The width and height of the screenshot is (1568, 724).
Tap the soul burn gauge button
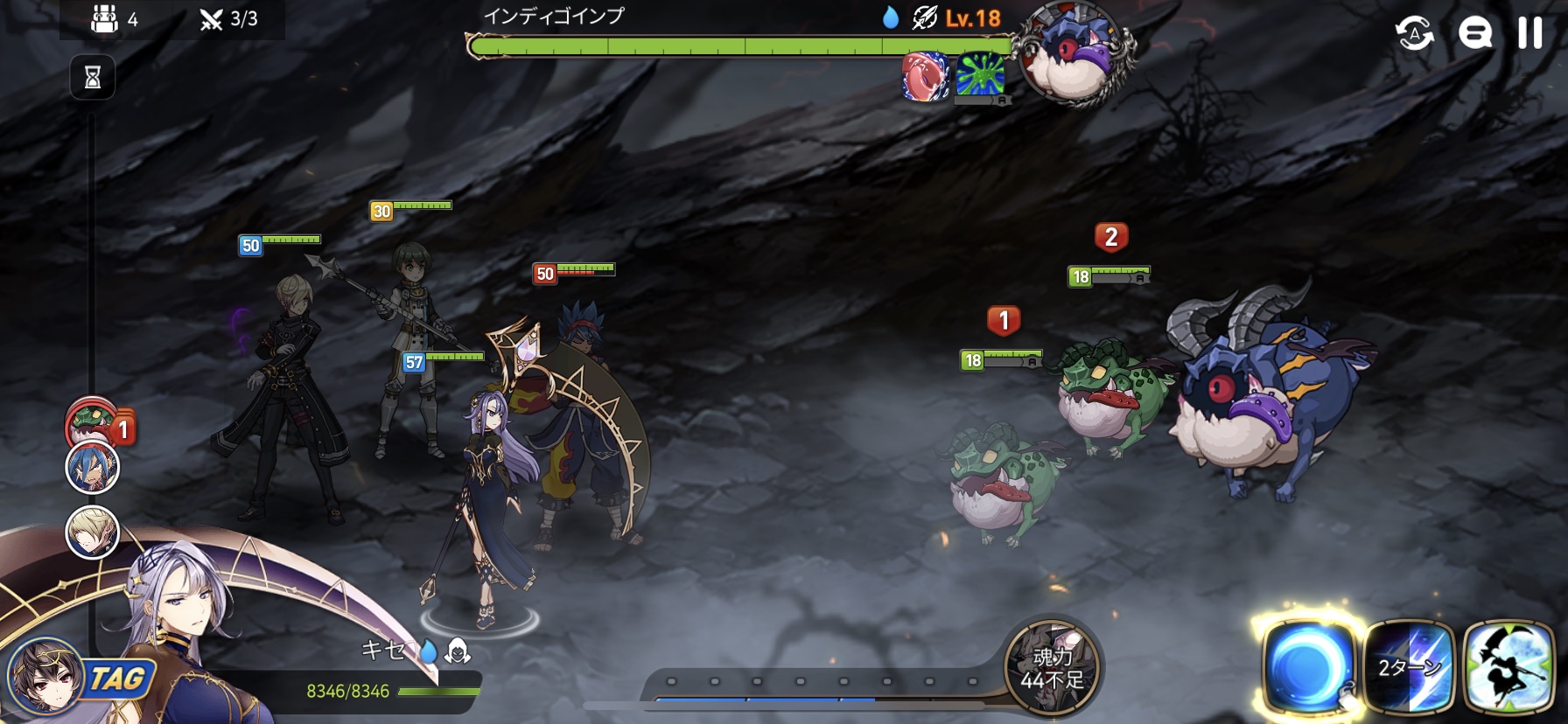click(x=1052, y=667)
